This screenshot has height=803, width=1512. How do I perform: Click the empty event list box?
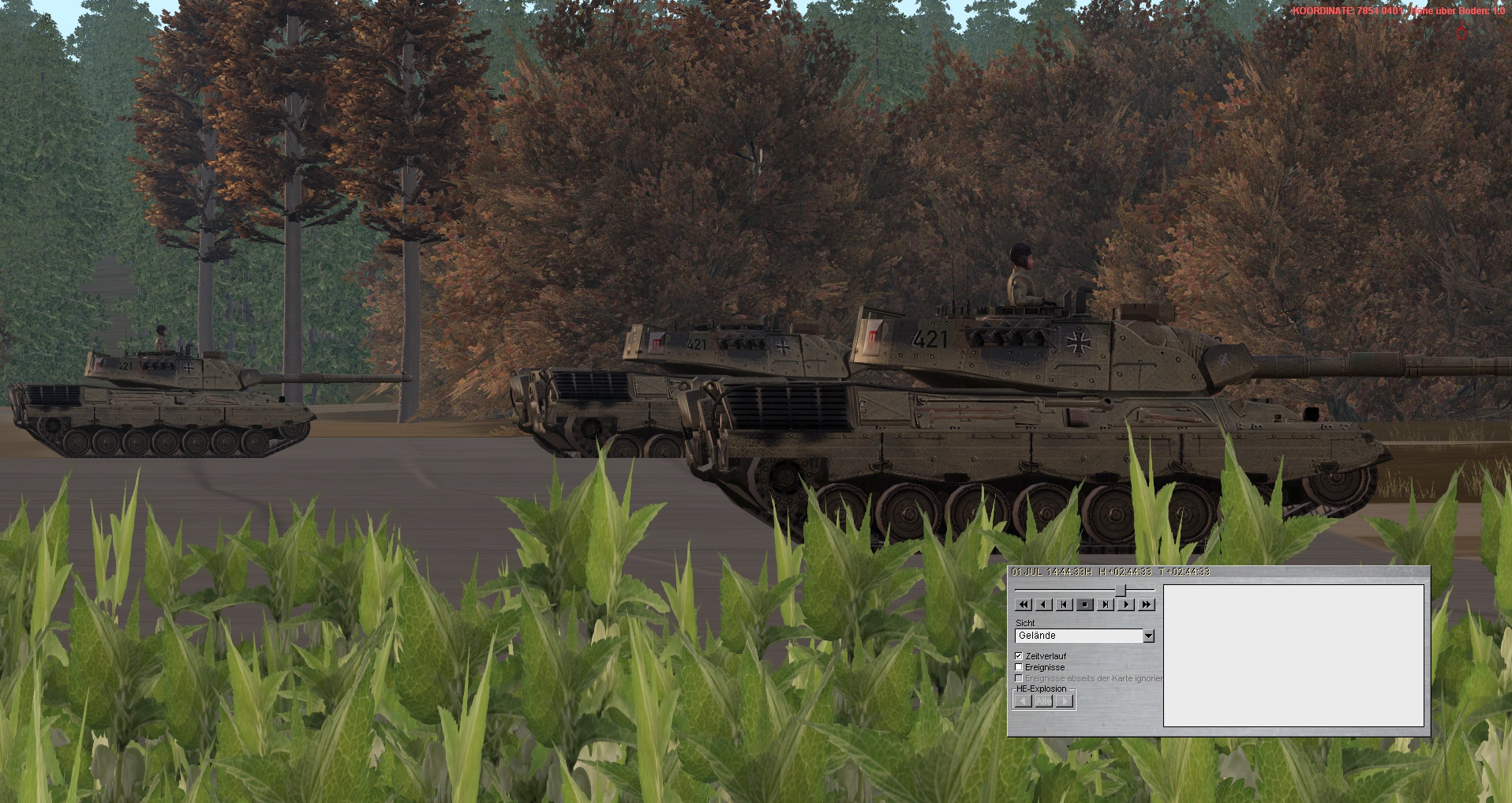tap(1293, 655)
